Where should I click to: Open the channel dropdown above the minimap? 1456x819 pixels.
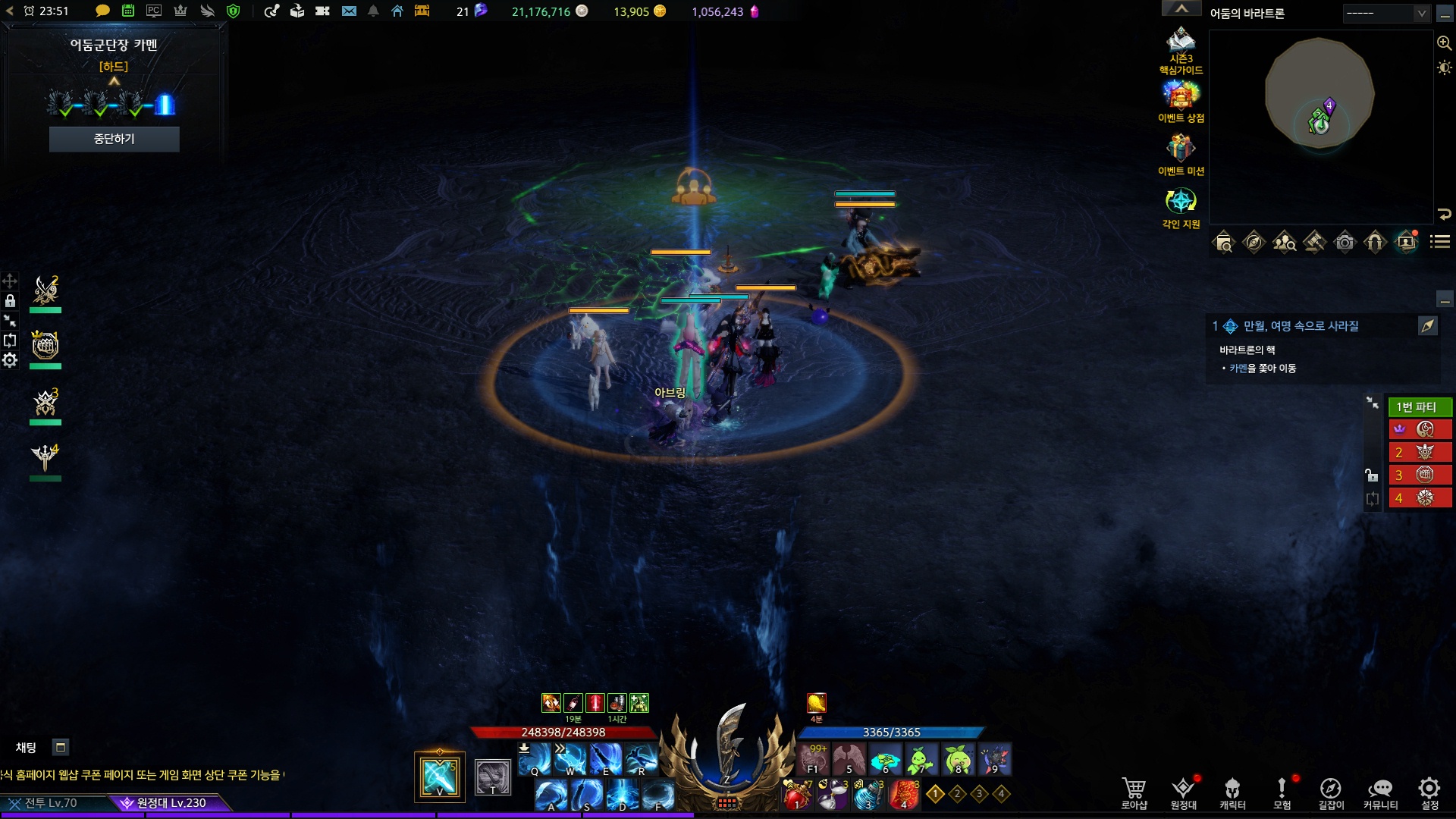[1386, 13]
